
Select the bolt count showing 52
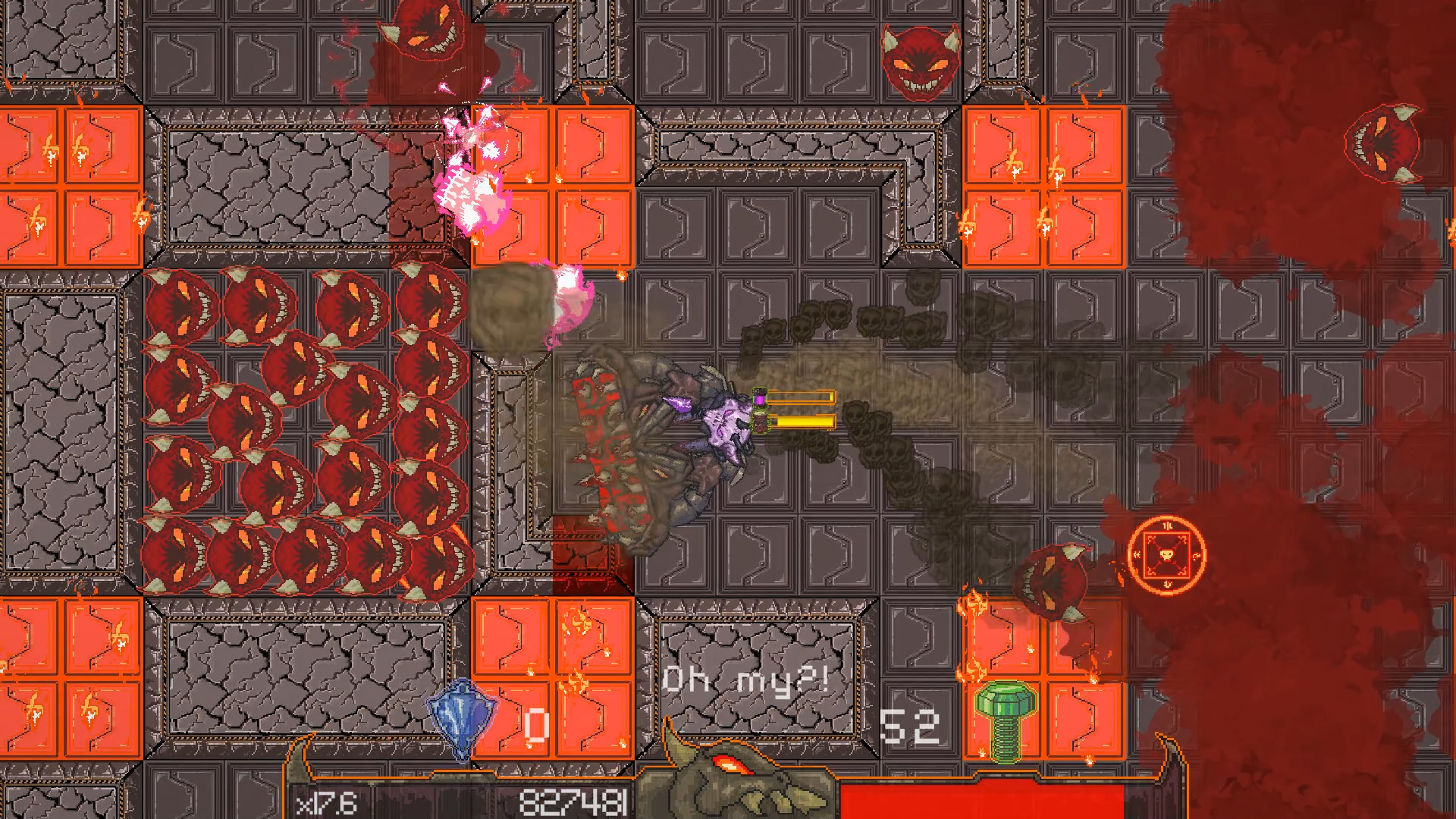[x=910, y=726]
